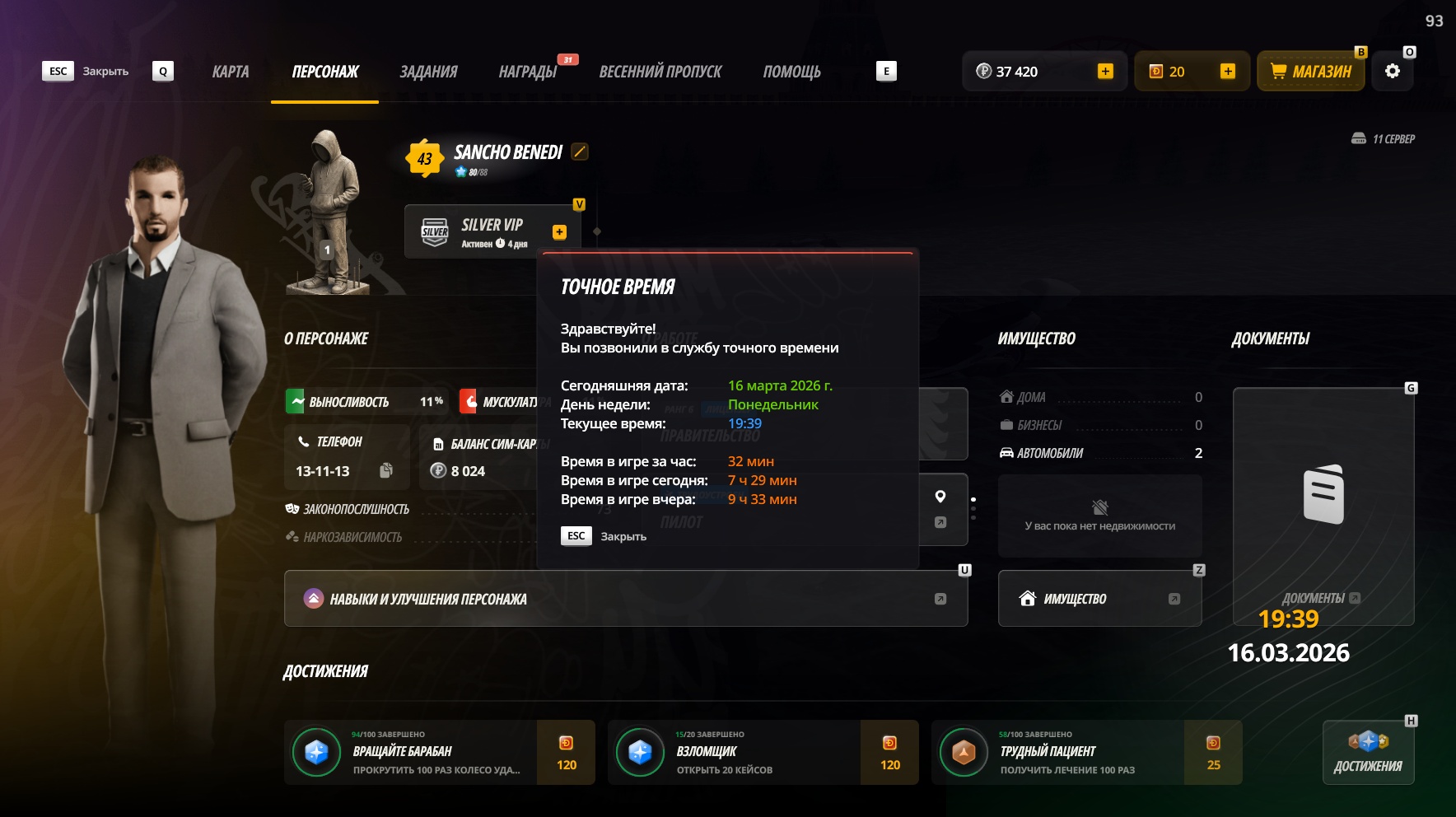Open ВЕСЕННИЙ ПРОПУСК tab
Viewport: 1456px width, 817px height.
(660, 72)
